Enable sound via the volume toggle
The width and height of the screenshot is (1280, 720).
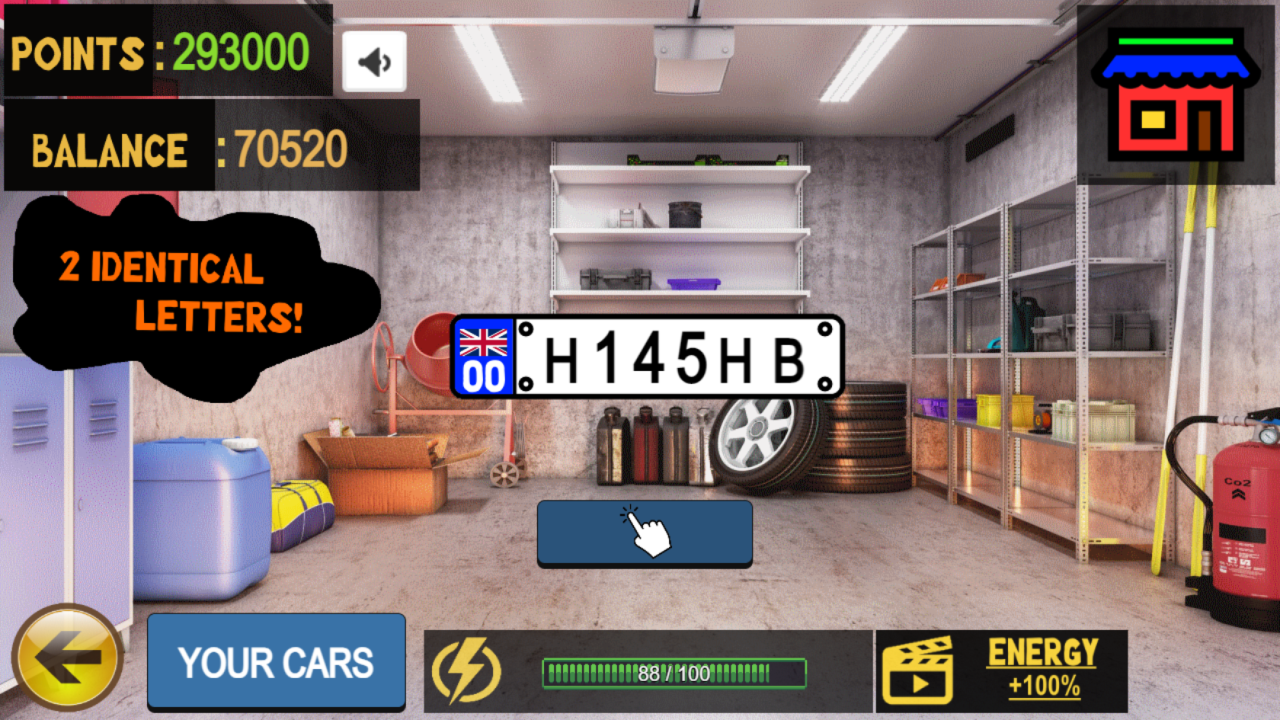coord(373,60)
